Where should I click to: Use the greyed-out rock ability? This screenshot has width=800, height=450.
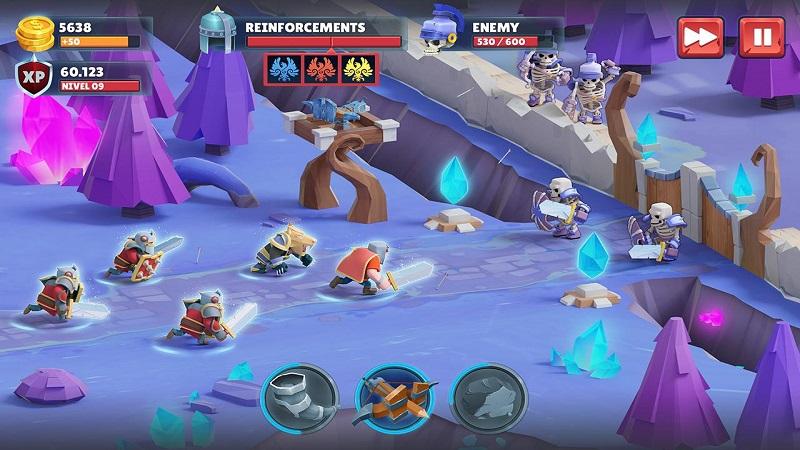[x=487, y=396]
